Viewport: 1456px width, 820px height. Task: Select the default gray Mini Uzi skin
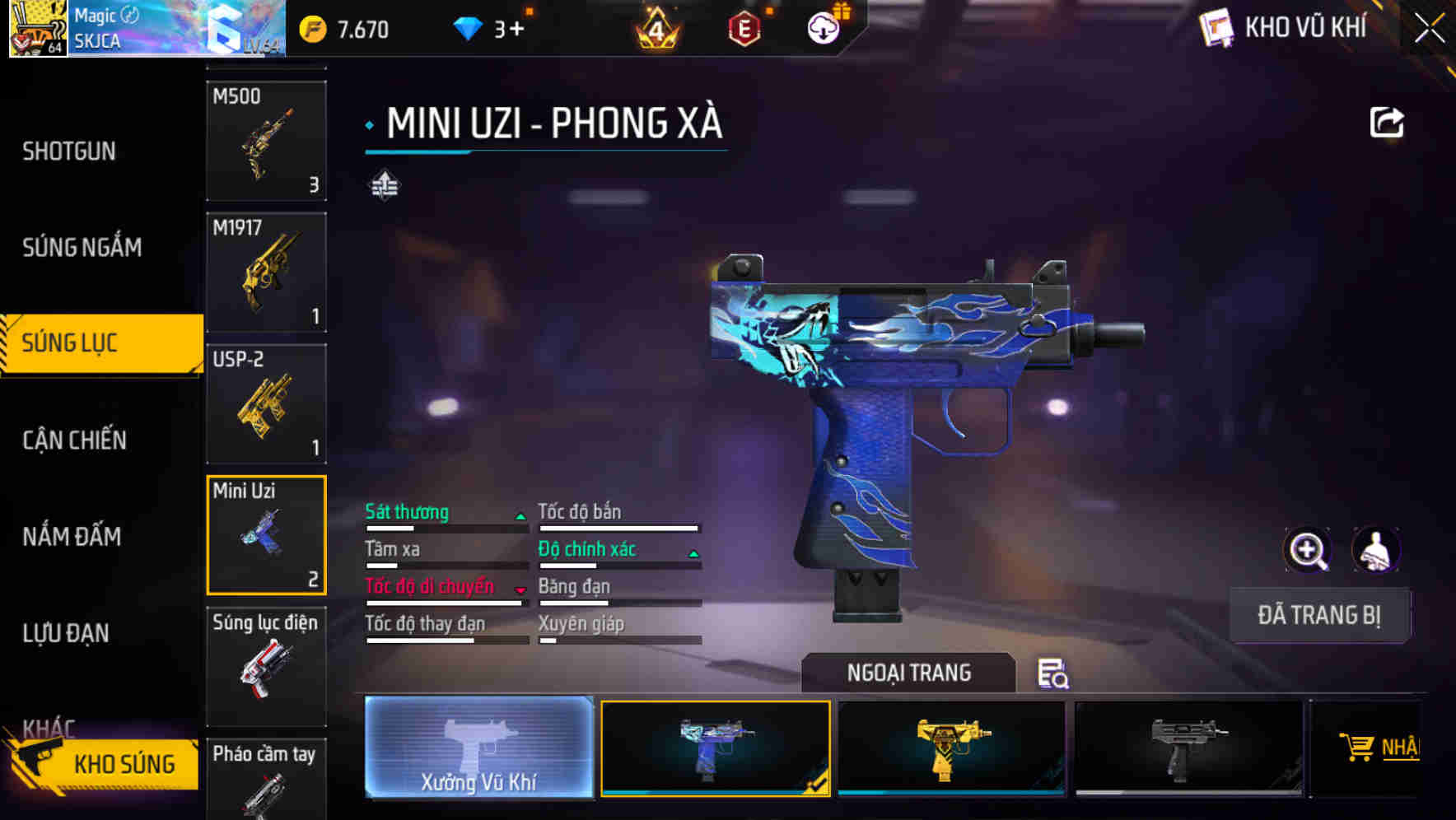(1188, 748)
